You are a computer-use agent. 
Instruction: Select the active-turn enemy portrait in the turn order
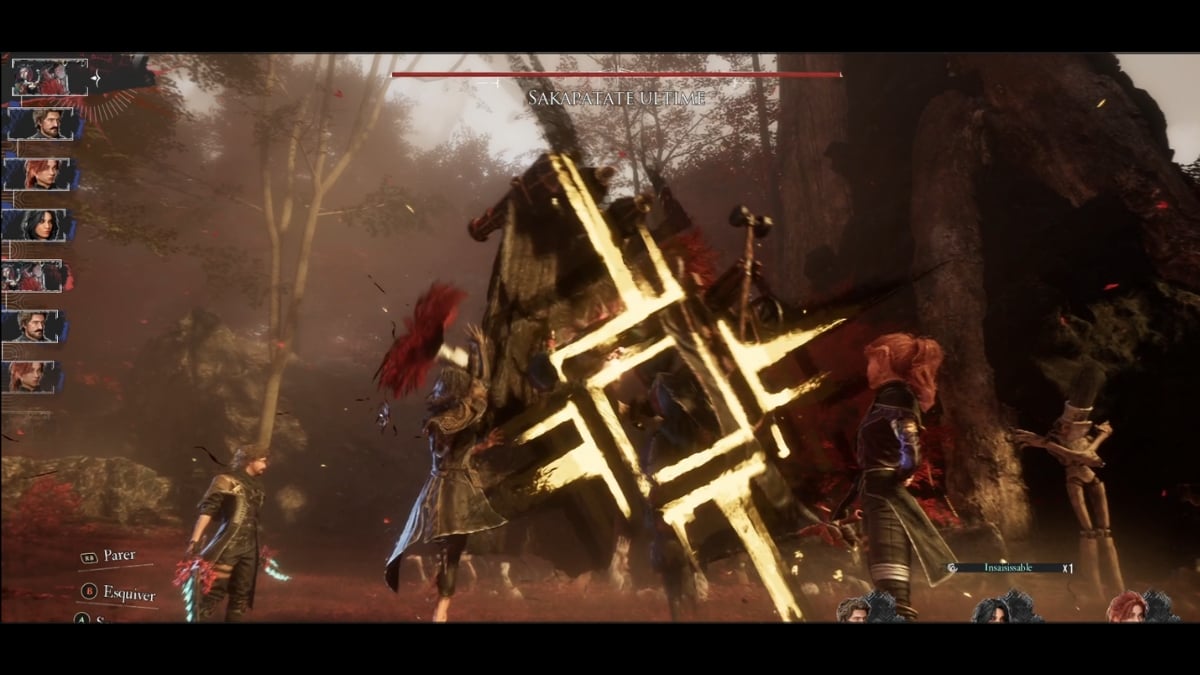coord(37,77)
